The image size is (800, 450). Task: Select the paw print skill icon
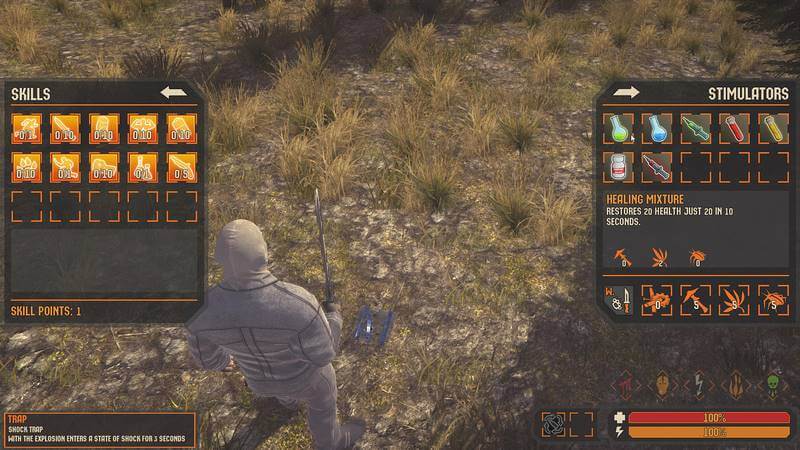coord(26,167)
